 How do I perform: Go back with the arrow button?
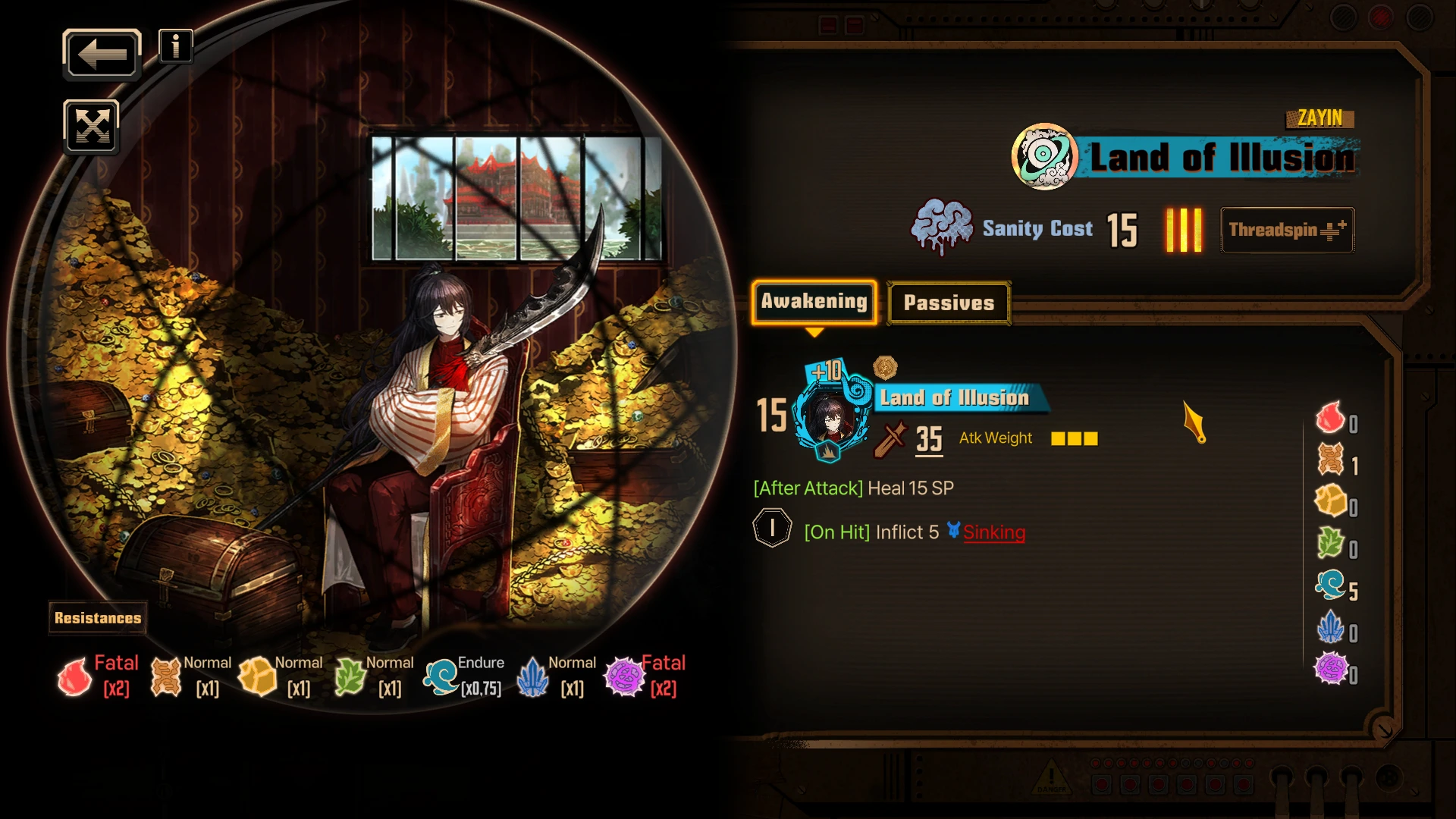pyautogui.click(x=102, y=55)
